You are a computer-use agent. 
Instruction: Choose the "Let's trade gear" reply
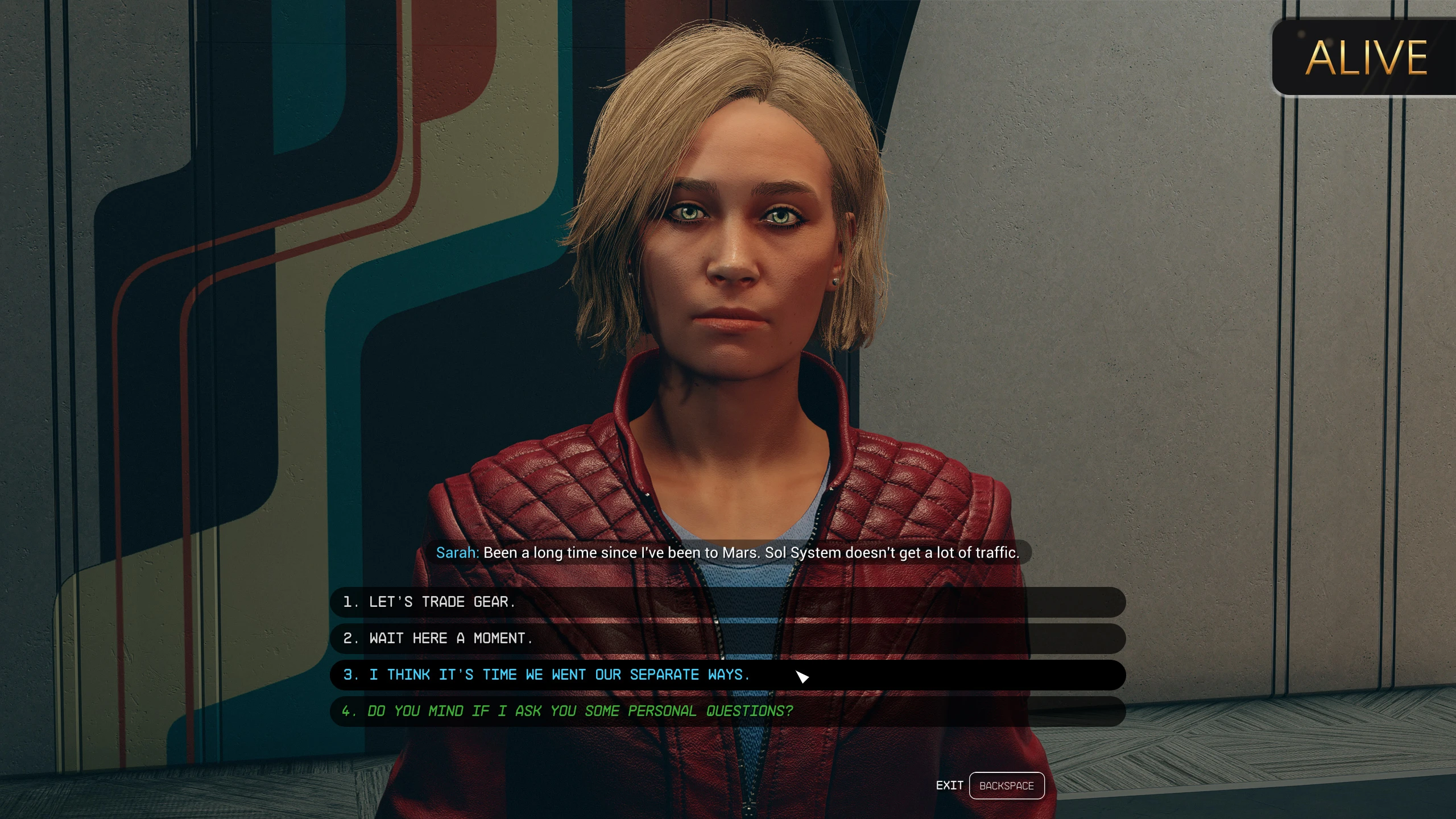(x=441, y=602)
